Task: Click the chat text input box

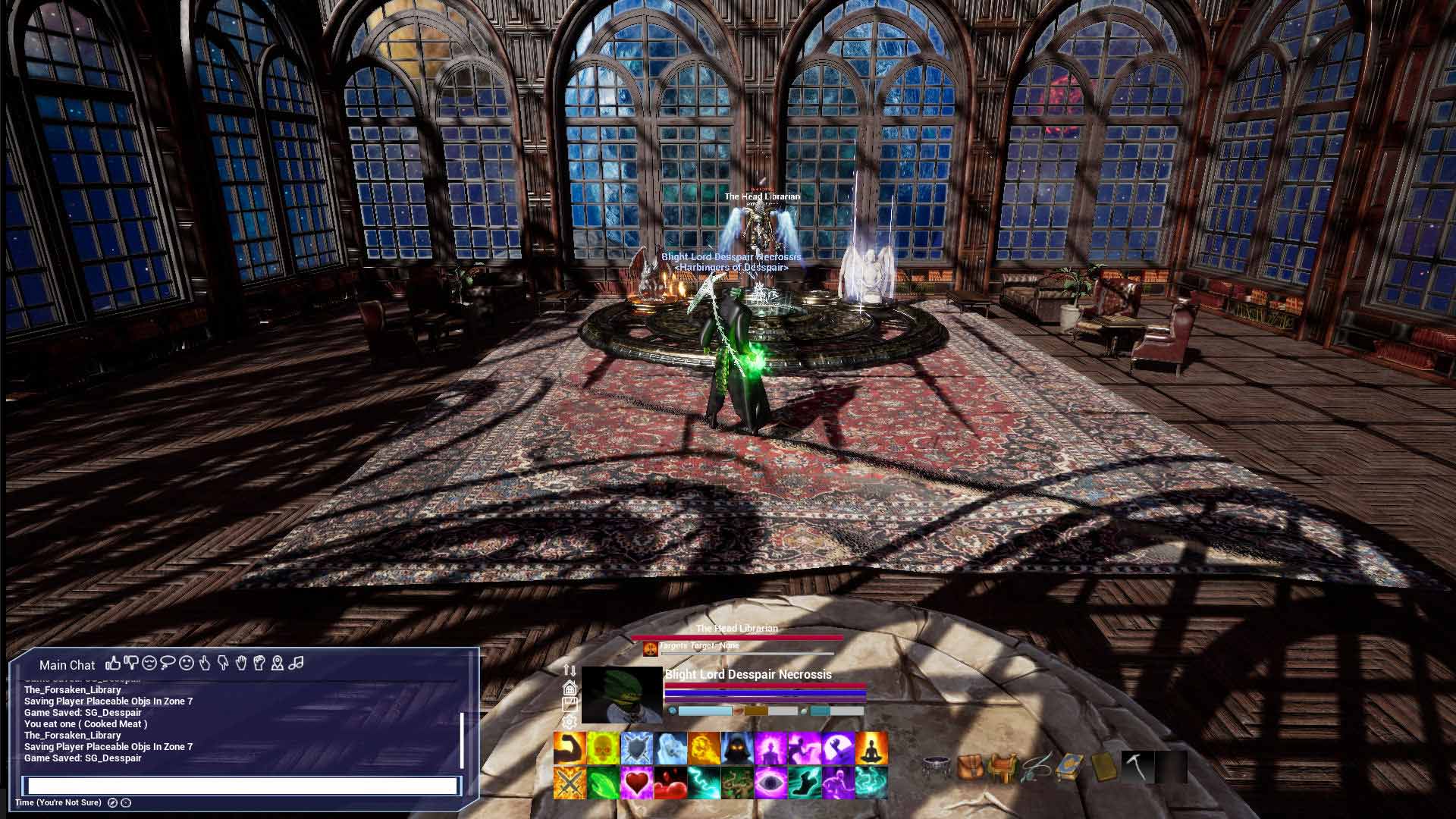Action: click(243, 786)
